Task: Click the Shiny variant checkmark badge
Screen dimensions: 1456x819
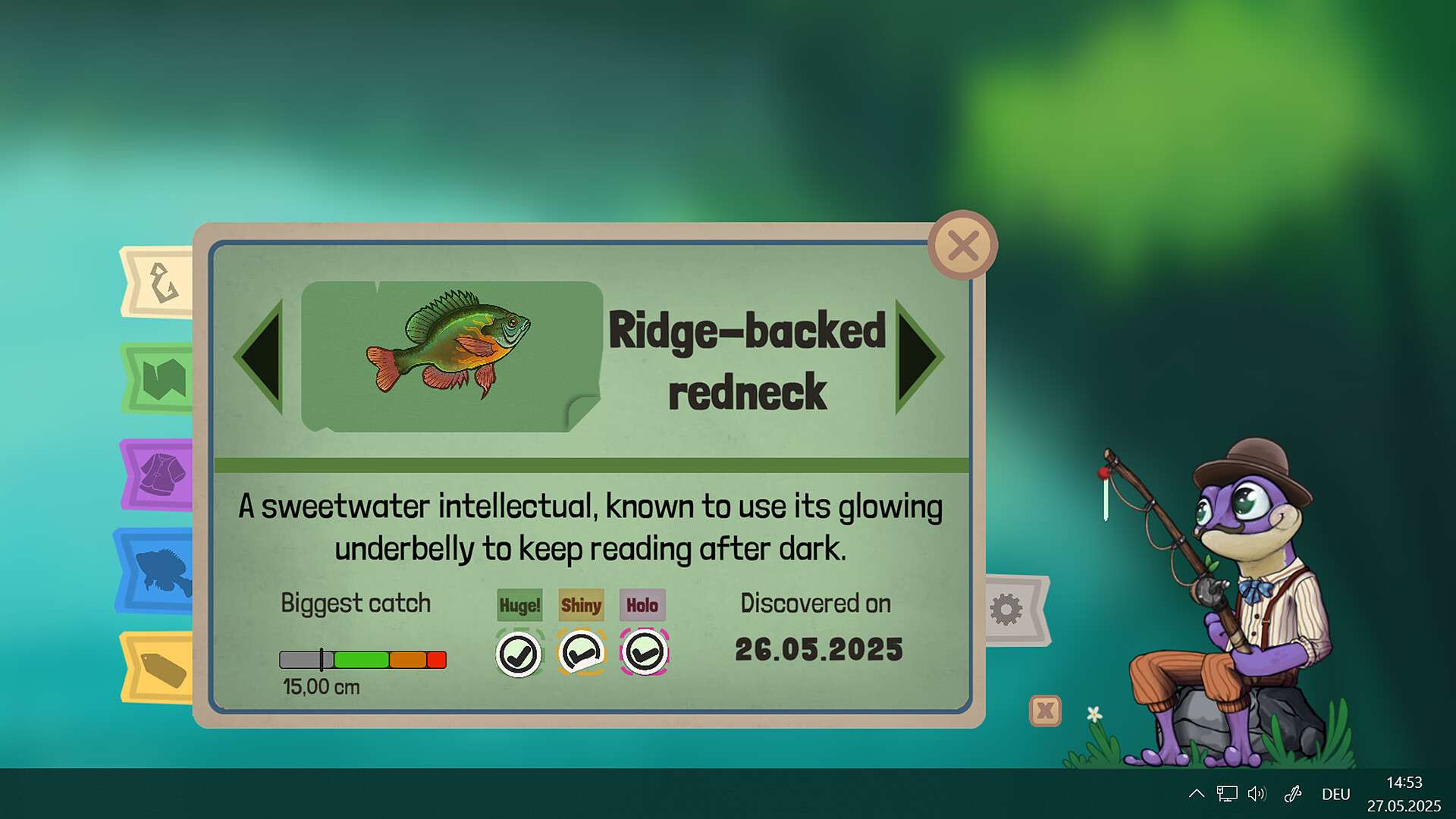Action: [581, 652]
